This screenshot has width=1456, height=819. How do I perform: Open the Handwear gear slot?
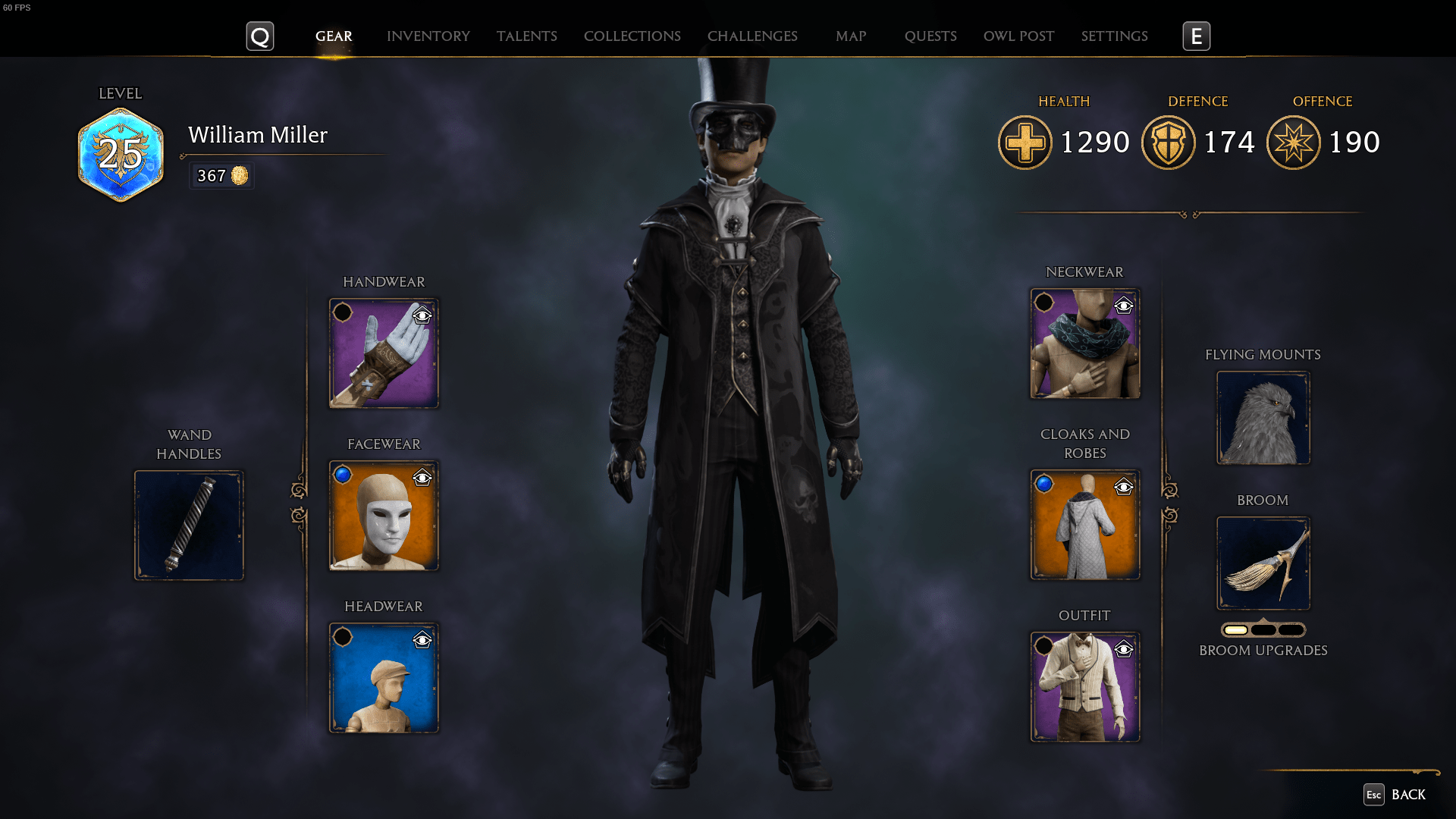click(383, 353)
